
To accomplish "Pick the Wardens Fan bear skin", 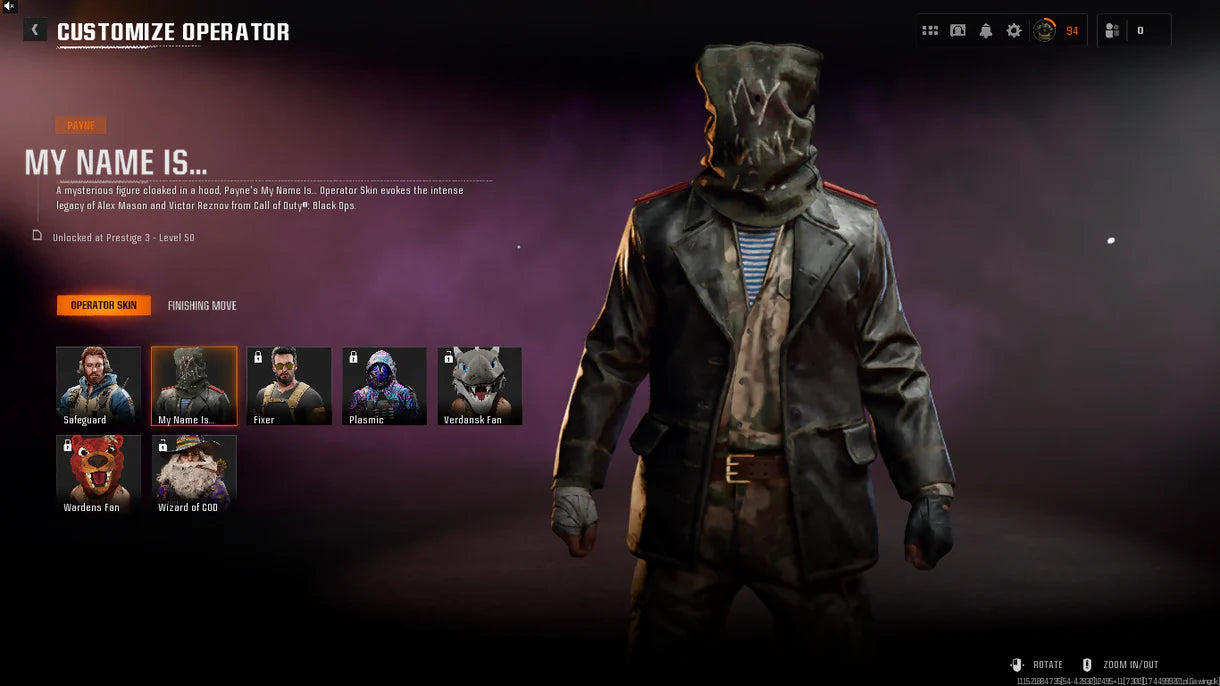I will pyautogui.click(x=98, y=474).
